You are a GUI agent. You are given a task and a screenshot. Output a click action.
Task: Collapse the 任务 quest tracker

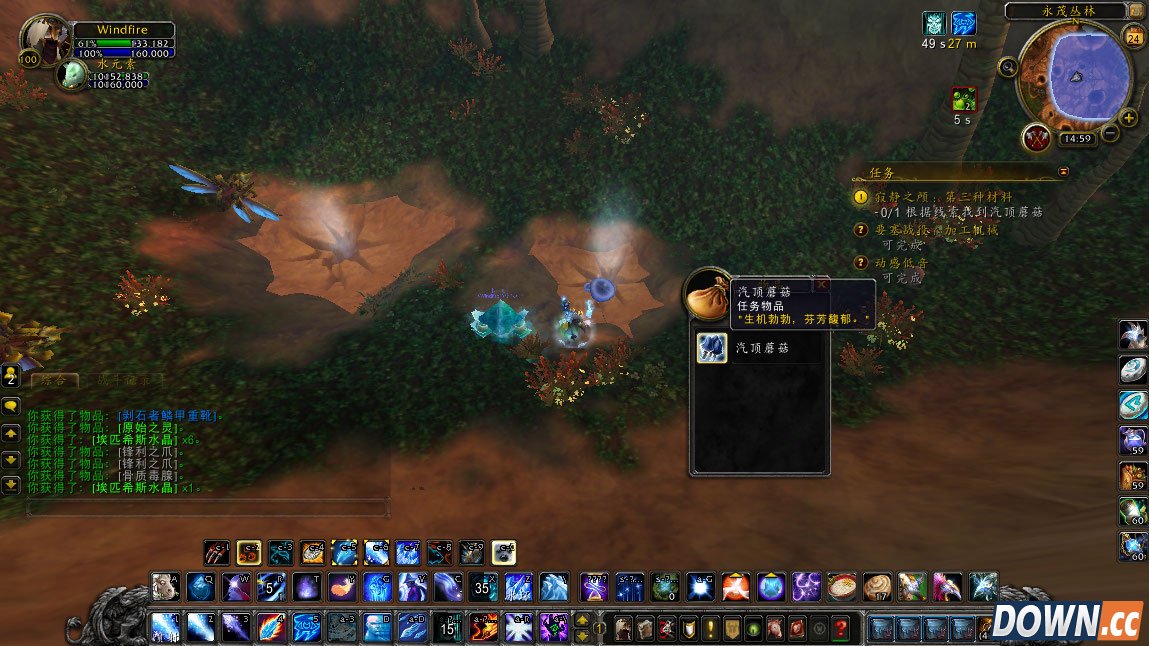click(x=1063, y=171)
